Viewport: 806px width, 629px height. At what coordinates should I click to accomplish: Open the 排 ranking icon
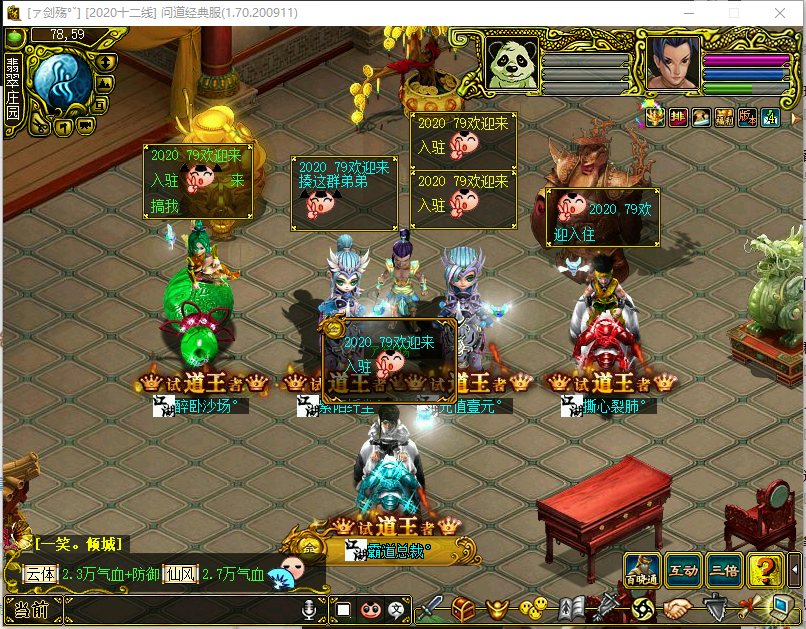click(678, 118)
